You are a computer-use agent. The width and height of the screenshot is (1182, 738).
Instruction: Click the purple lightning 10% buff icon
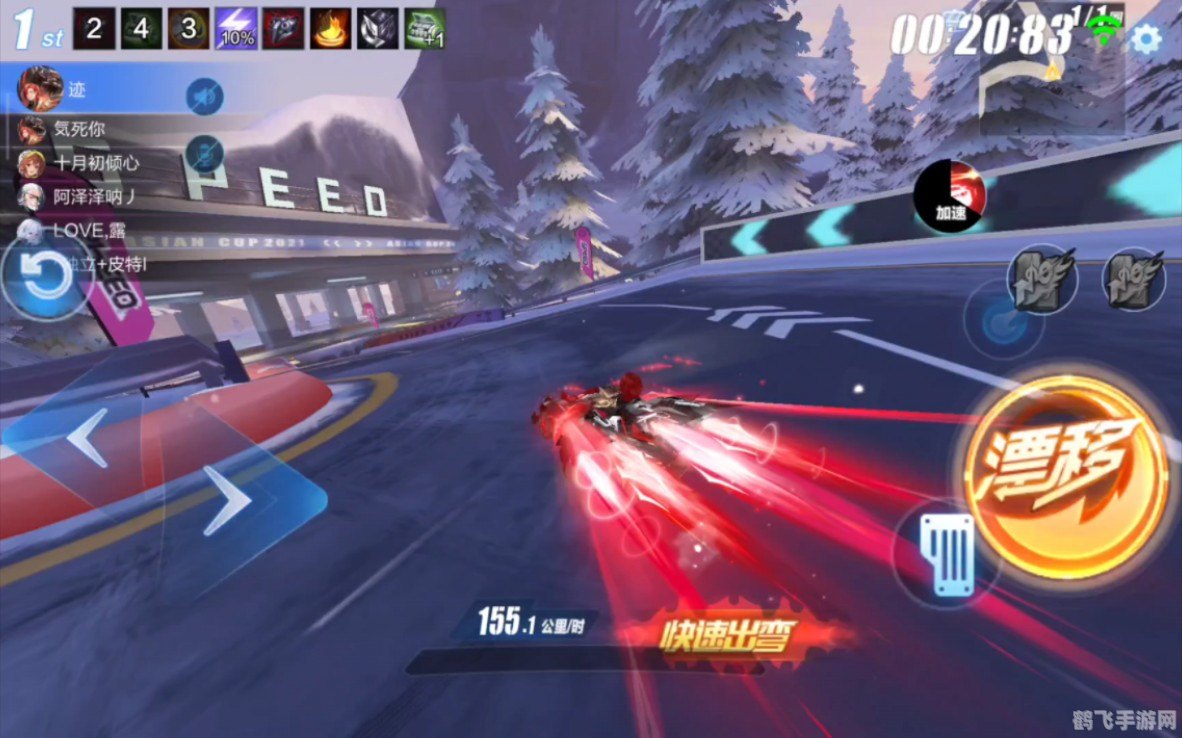click(236, 29)
